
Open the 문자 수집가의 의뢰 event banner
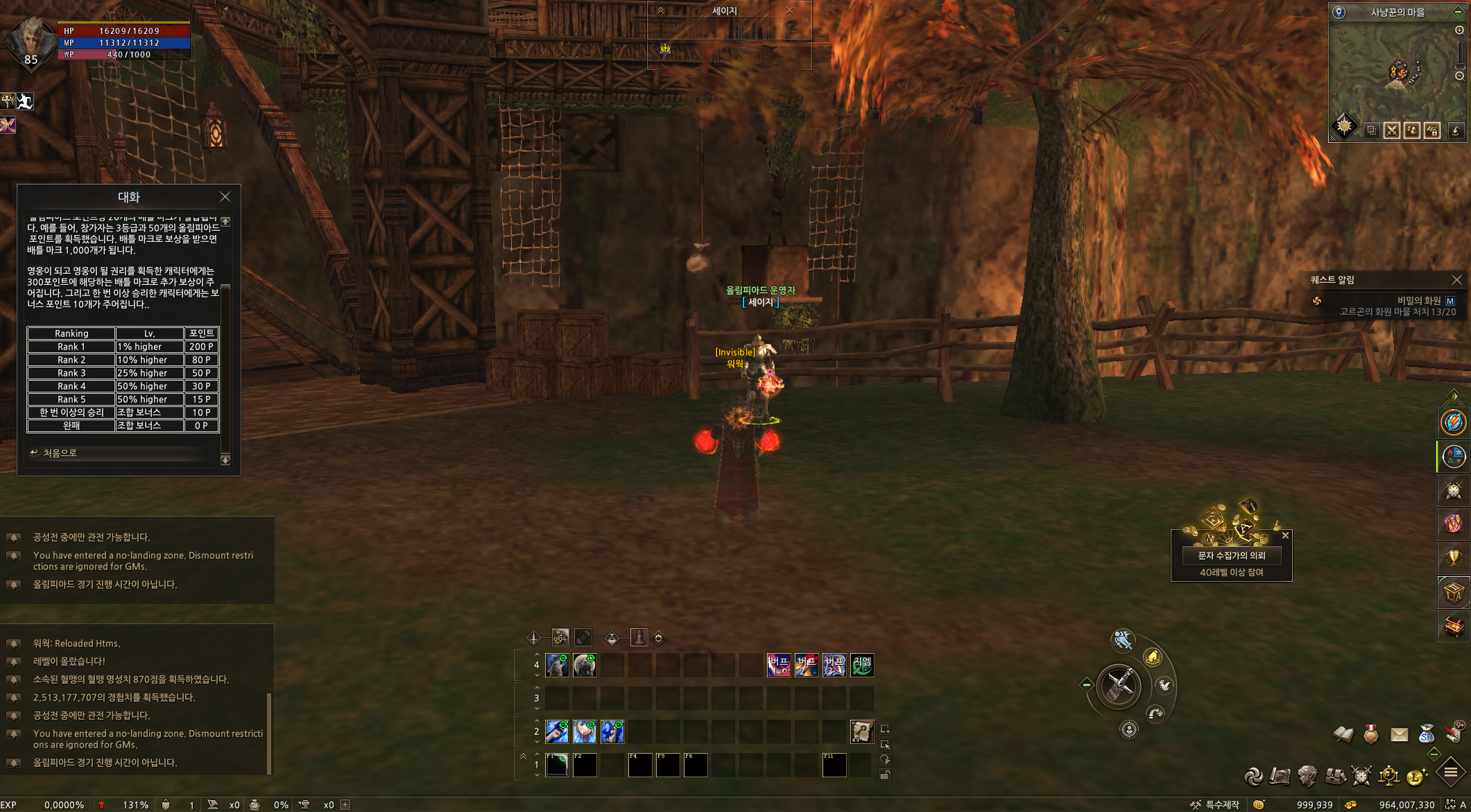click(x=1231, y=555)
